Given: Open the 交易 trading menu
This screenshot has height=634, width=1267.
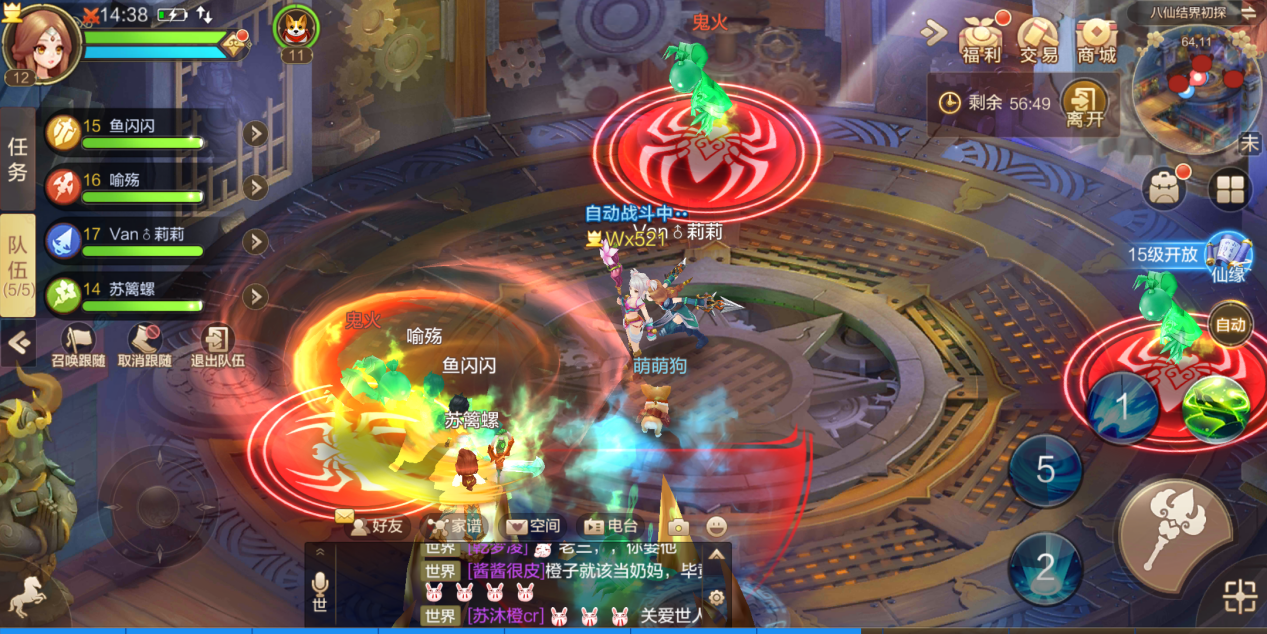Looking at the screenshot, I should pos(1038,40).
